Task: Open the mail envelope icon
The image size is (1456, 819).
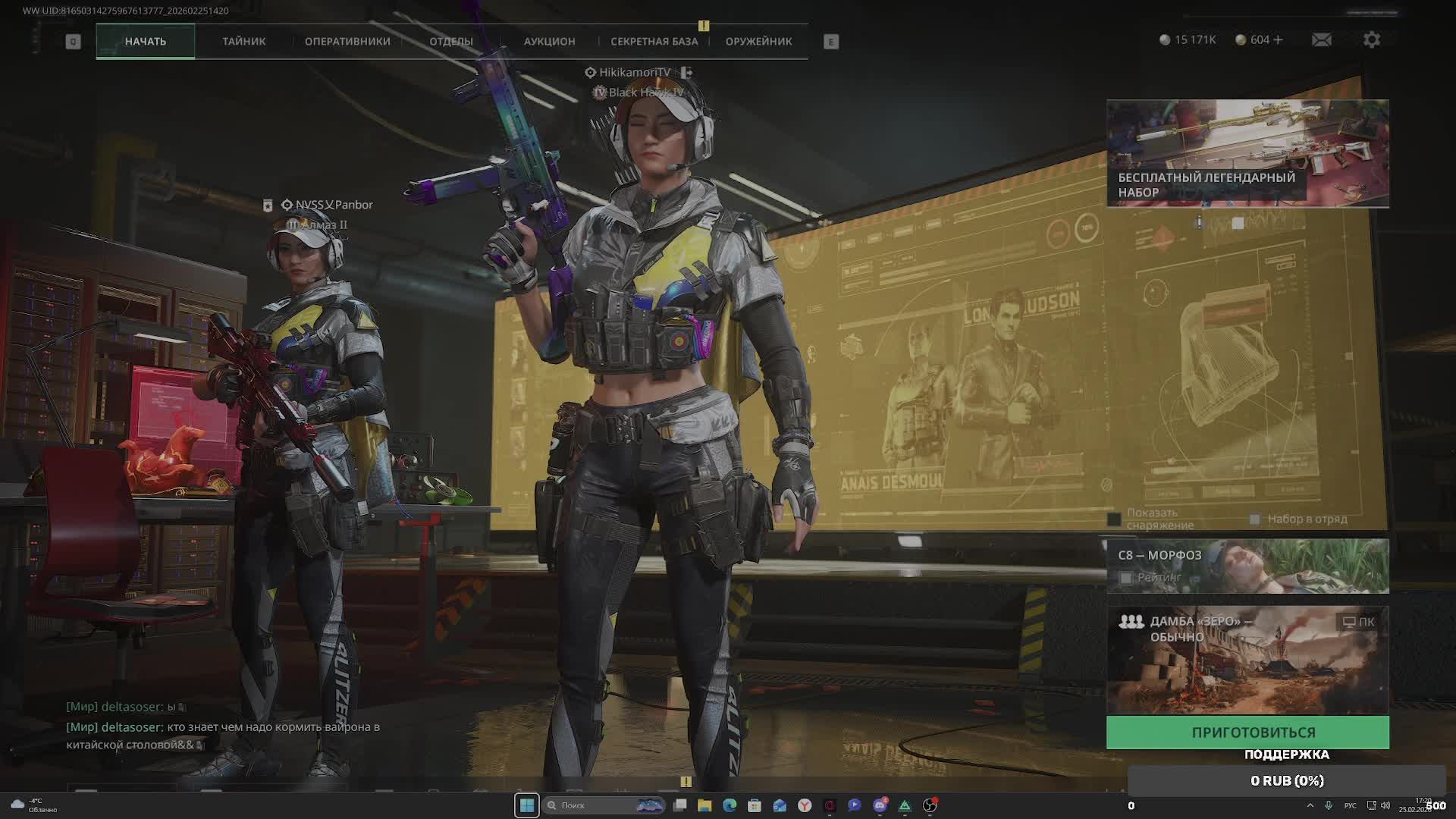Action: pyautogui.click(x=1321, y=40)
